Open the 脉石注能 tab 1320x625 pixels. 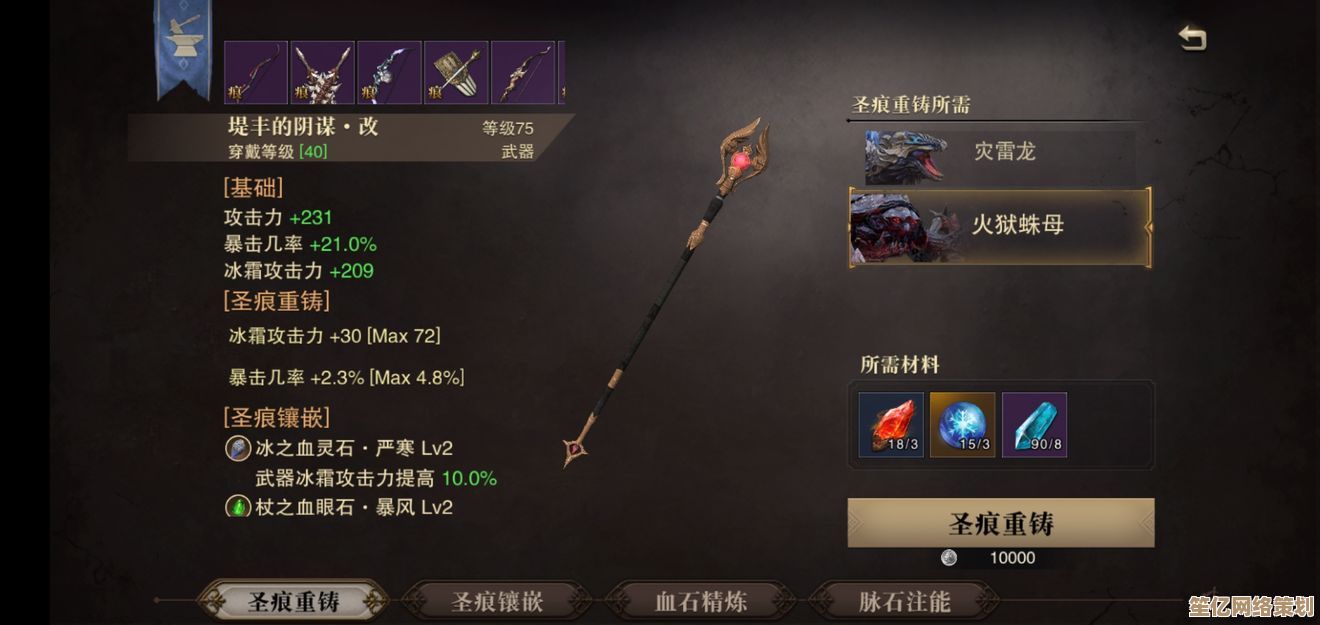click(x=904, y=601)
